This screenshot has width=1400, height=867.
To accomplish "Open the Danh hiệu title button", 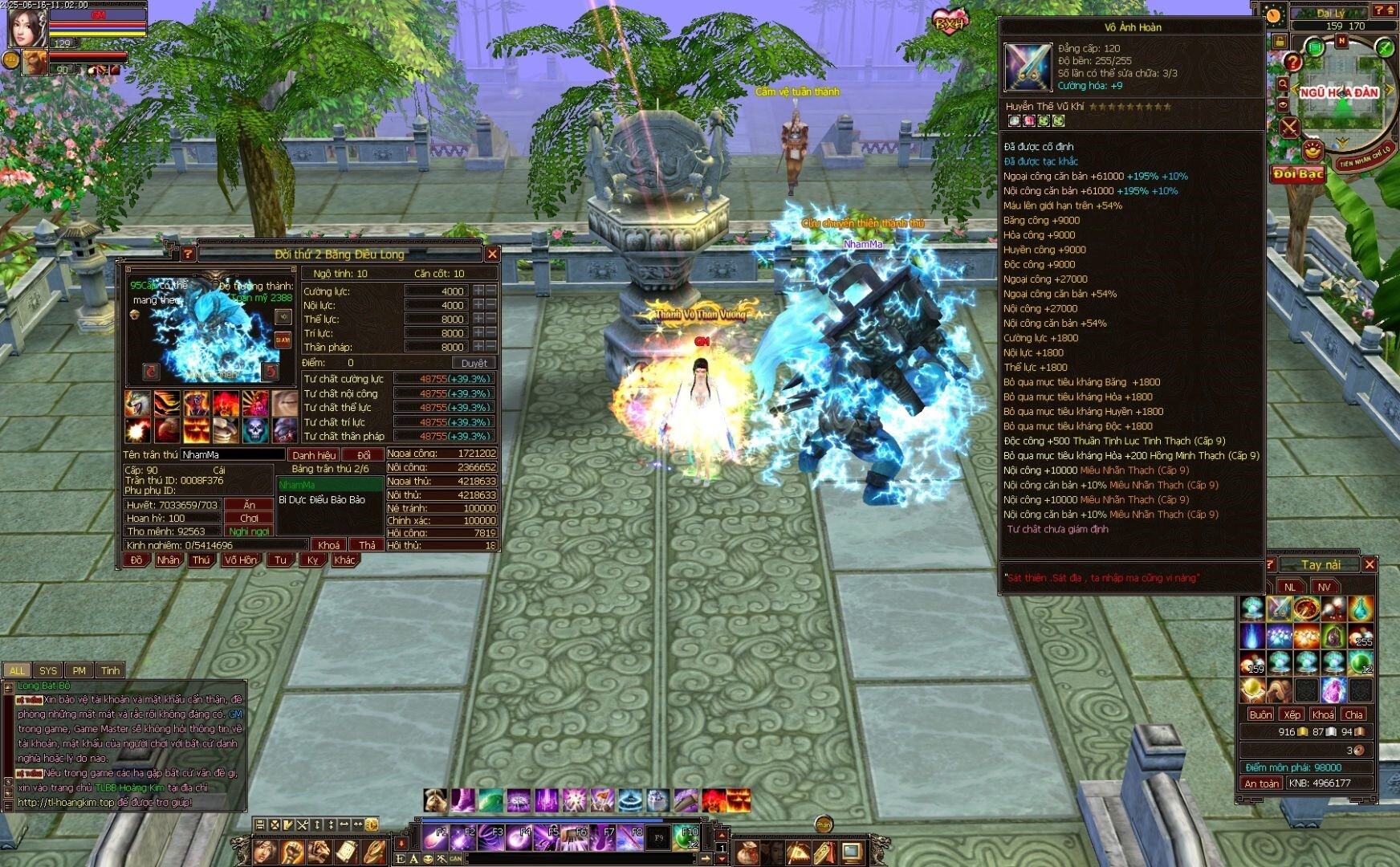I will click(x=314, y=454).
